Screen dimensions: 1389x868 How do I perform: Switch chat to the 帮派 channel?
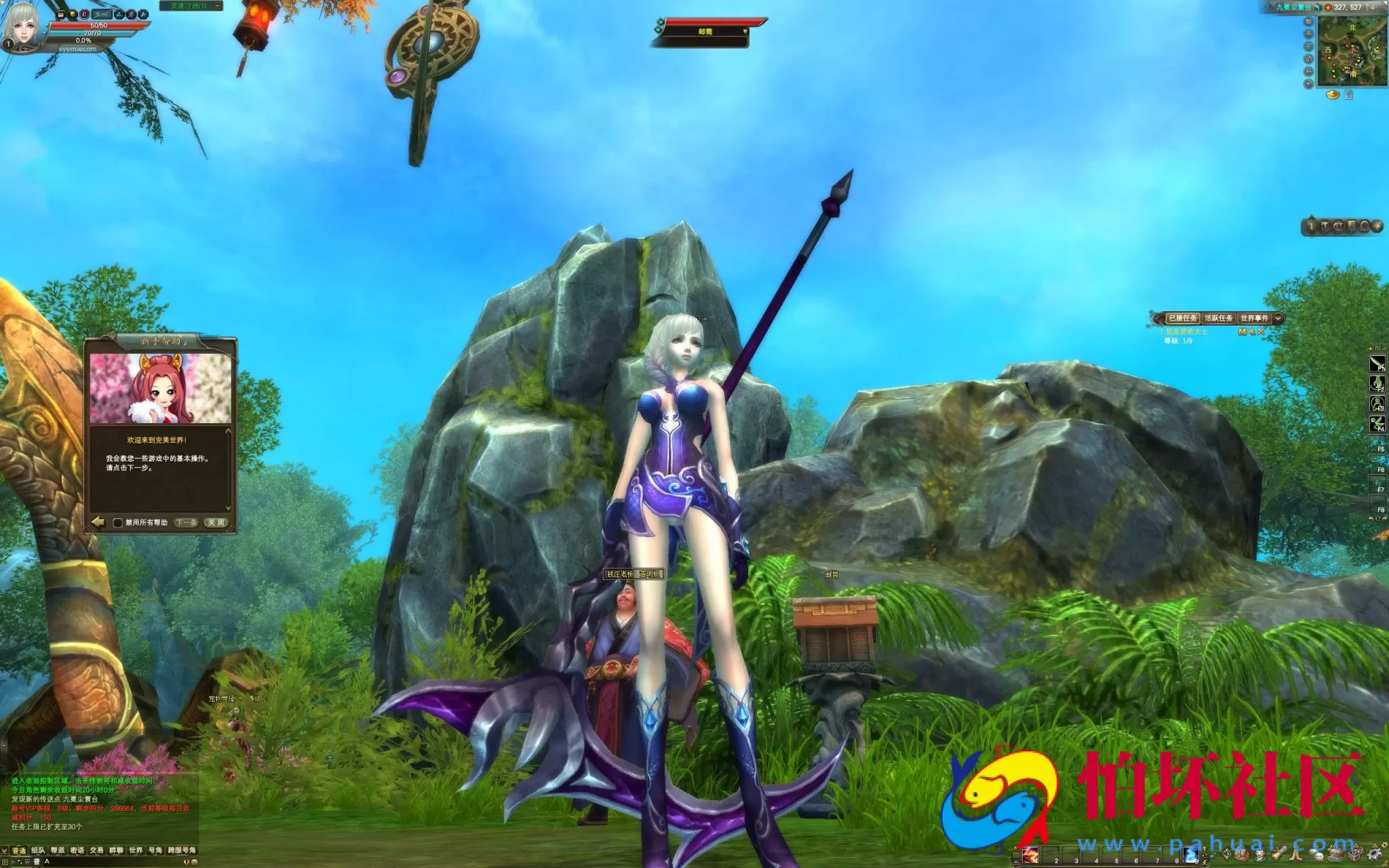[x=58, y=850]
